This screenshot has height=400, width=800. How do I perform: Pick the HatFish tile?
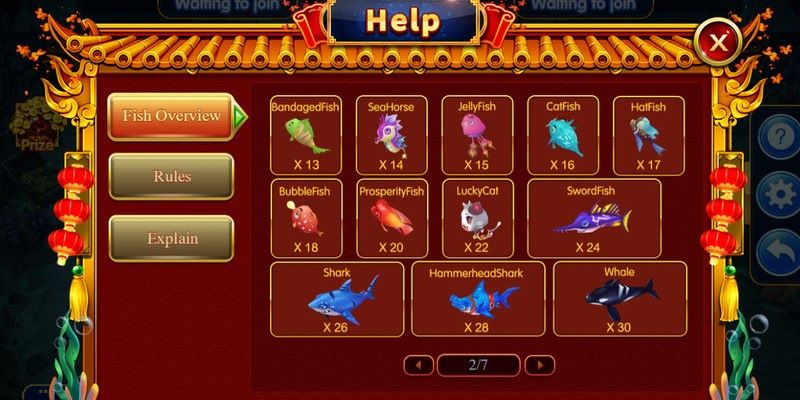tap(648, 135)
